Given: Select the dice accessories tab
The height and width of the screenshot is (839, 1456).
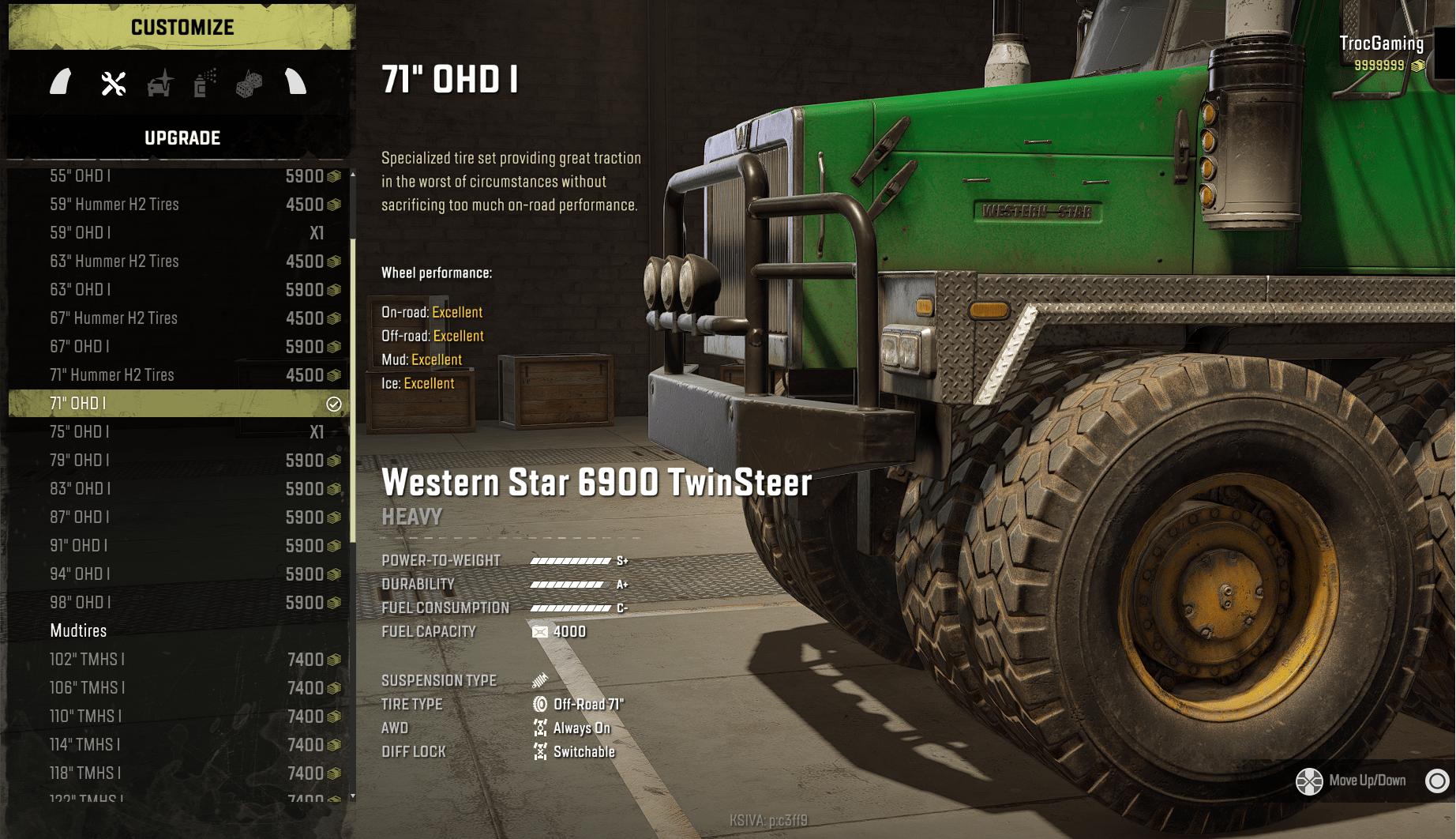Looking at the screenshot, I should click(249, 83).
